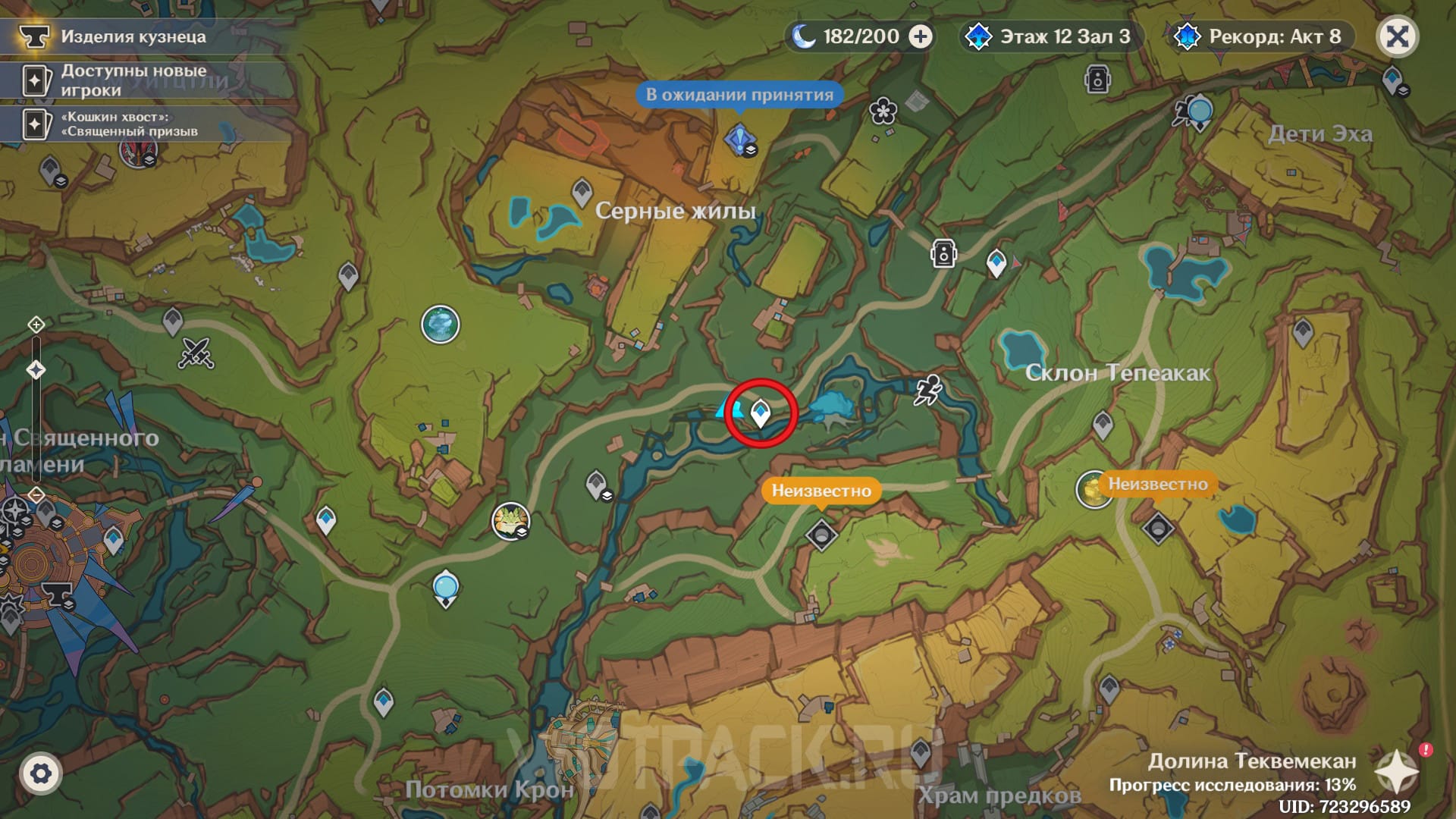This screenshot has width=1456, height=819.
Task: Select the white flower map marker
Action: [883, 111]
